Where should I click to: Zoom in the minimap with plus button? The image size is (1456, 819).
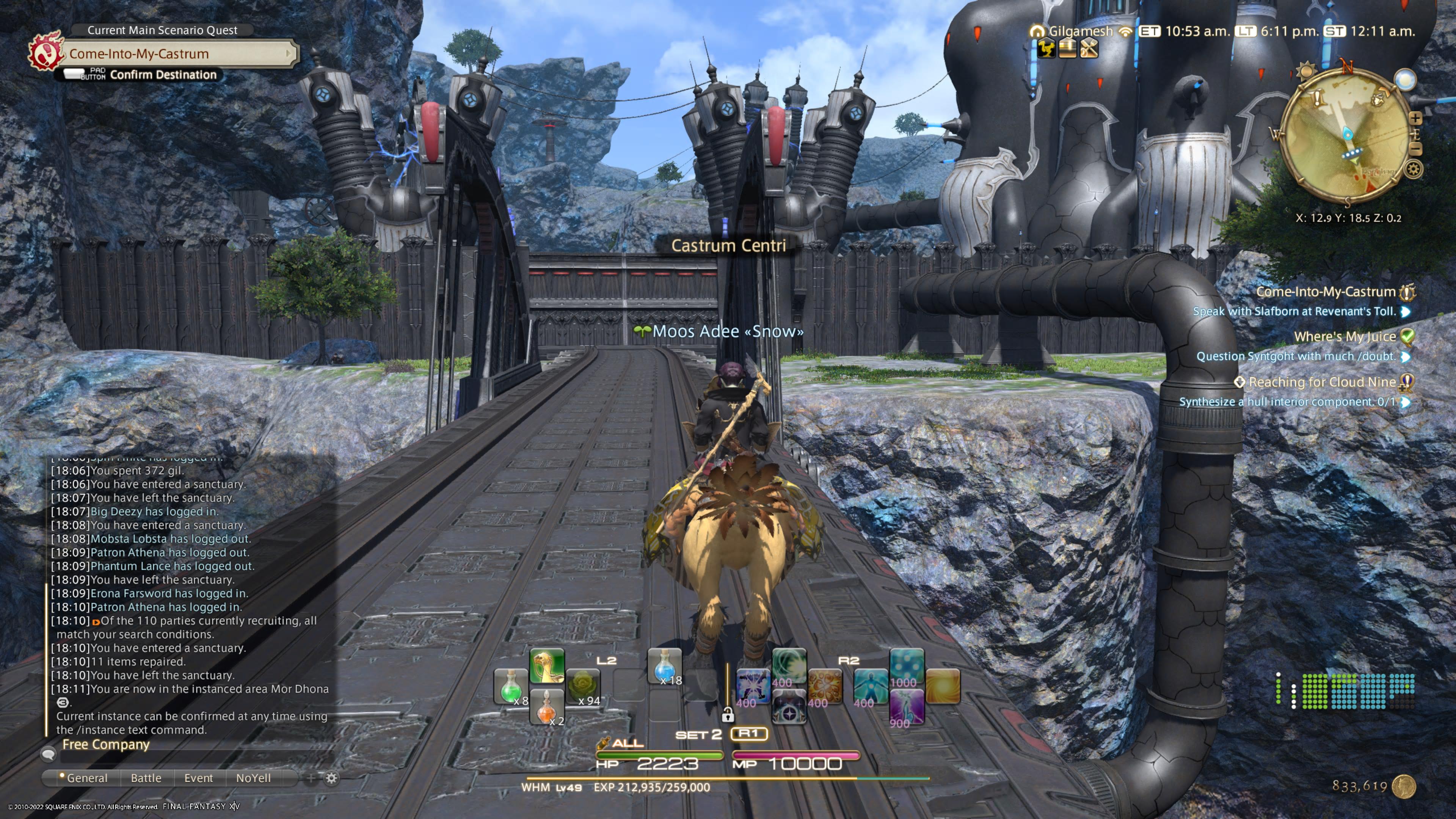pyautogui.click(x=1415, y=118)
